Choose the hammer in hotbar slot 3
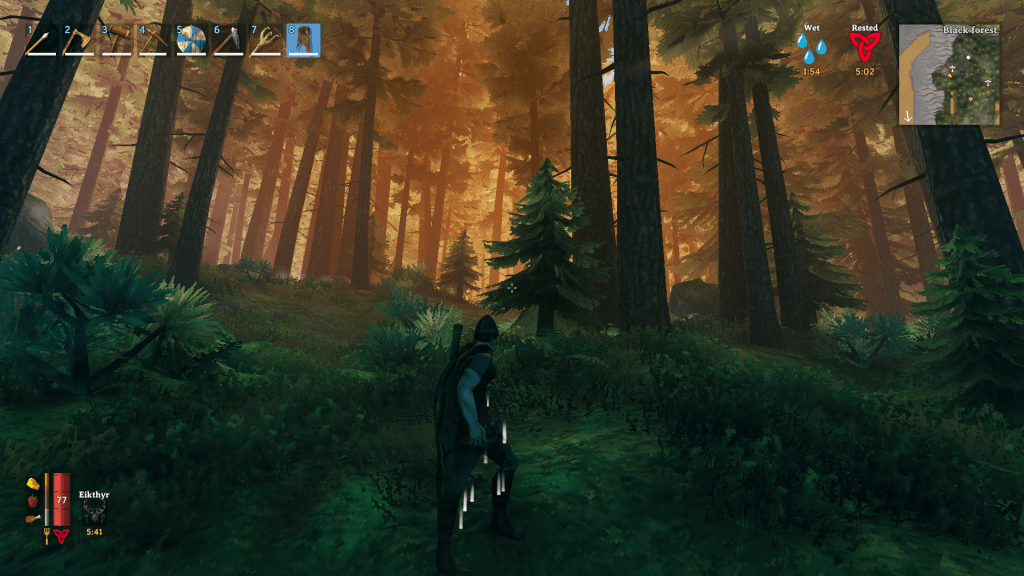Screen dimensions: 1024x576 coord(116,40)
